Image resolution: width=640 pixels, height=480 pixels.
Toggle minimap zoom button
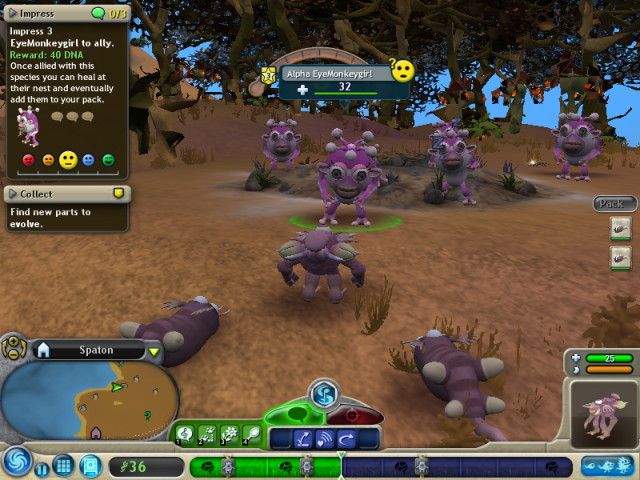(14, 349)
